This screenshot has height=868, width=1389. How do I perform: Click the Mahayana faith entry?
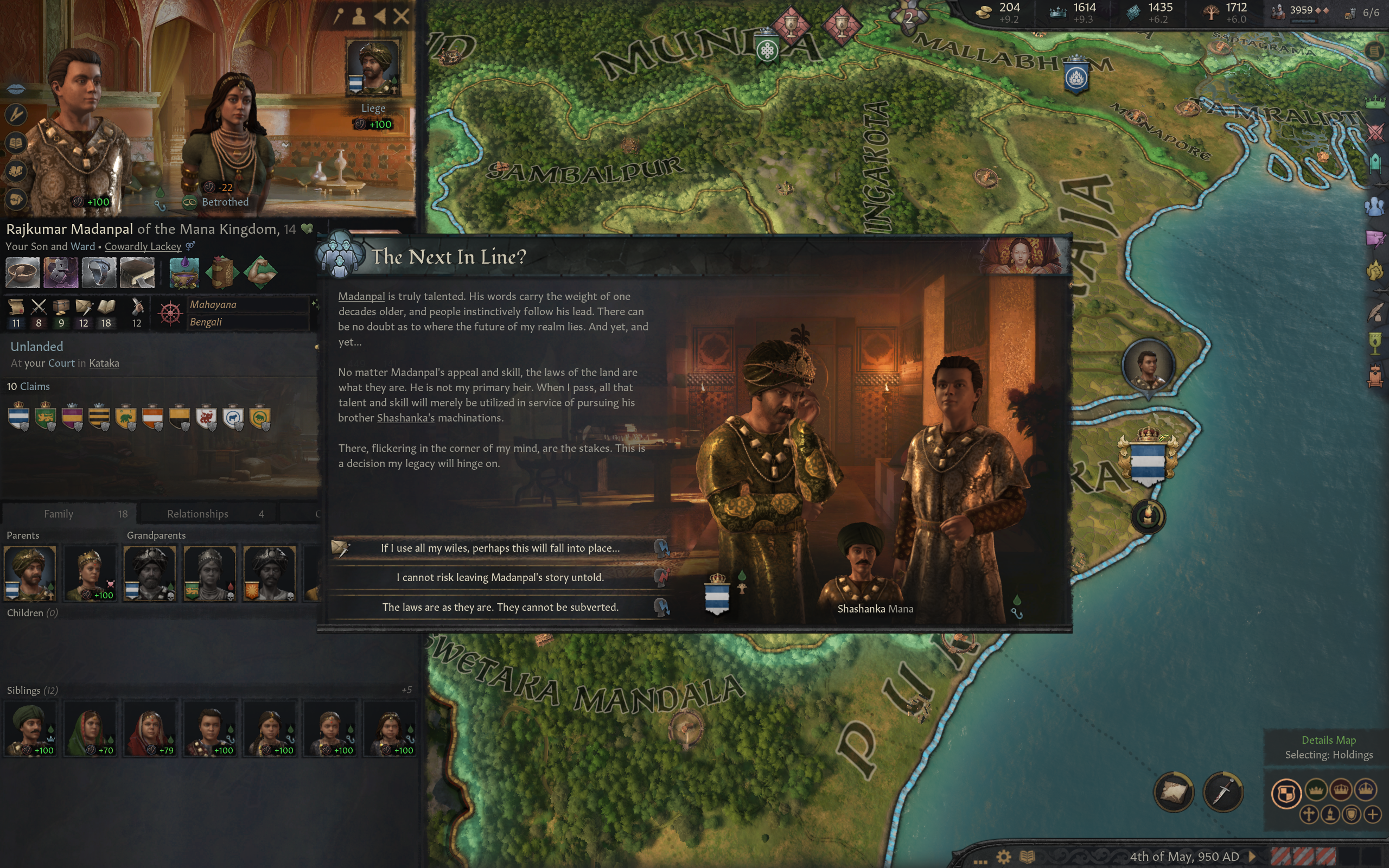214,305
